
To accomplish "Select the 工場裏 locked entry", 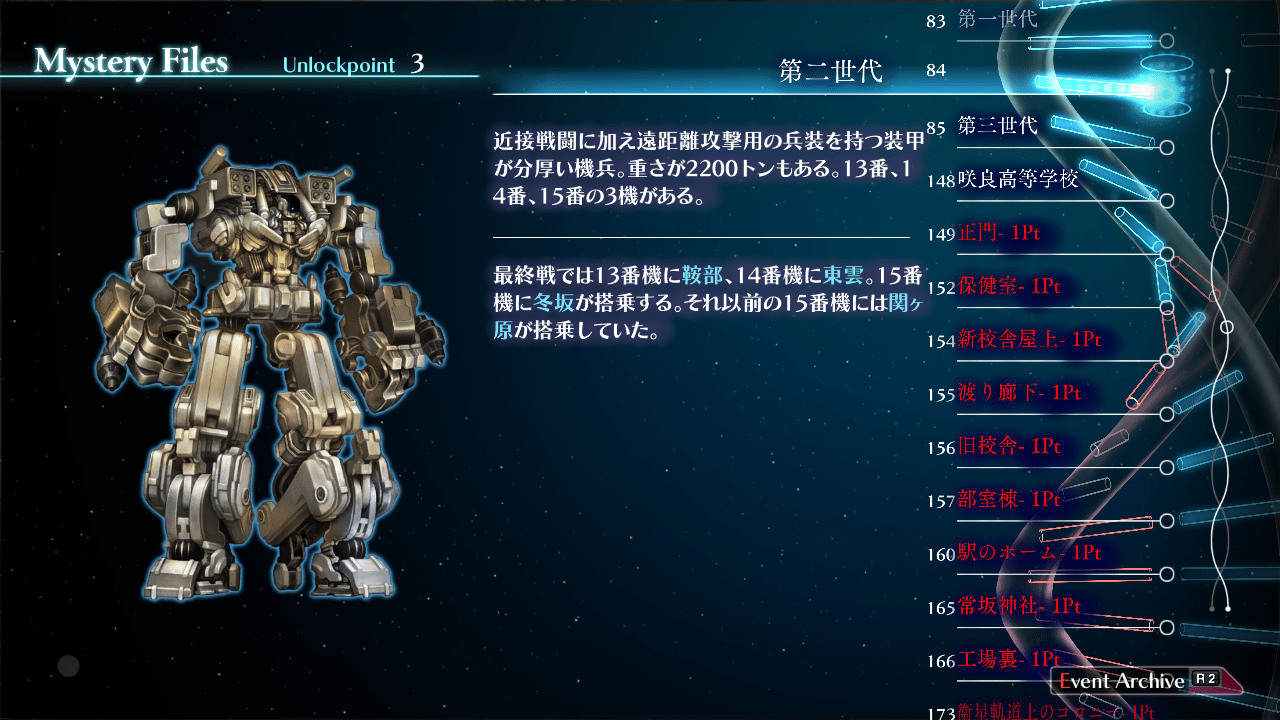I will pyautogui.click(x=1008, y=660).
